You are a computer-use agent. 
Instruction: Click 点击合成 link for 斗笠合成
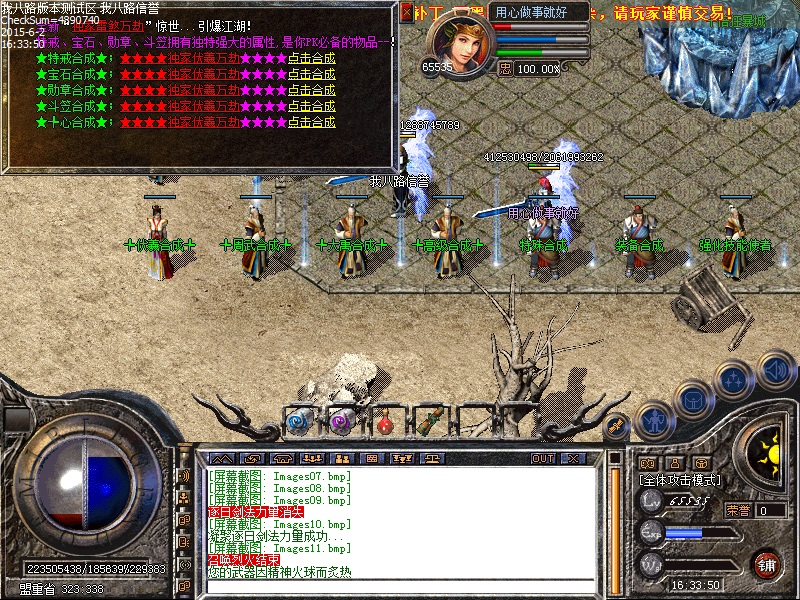coord(311,106)
